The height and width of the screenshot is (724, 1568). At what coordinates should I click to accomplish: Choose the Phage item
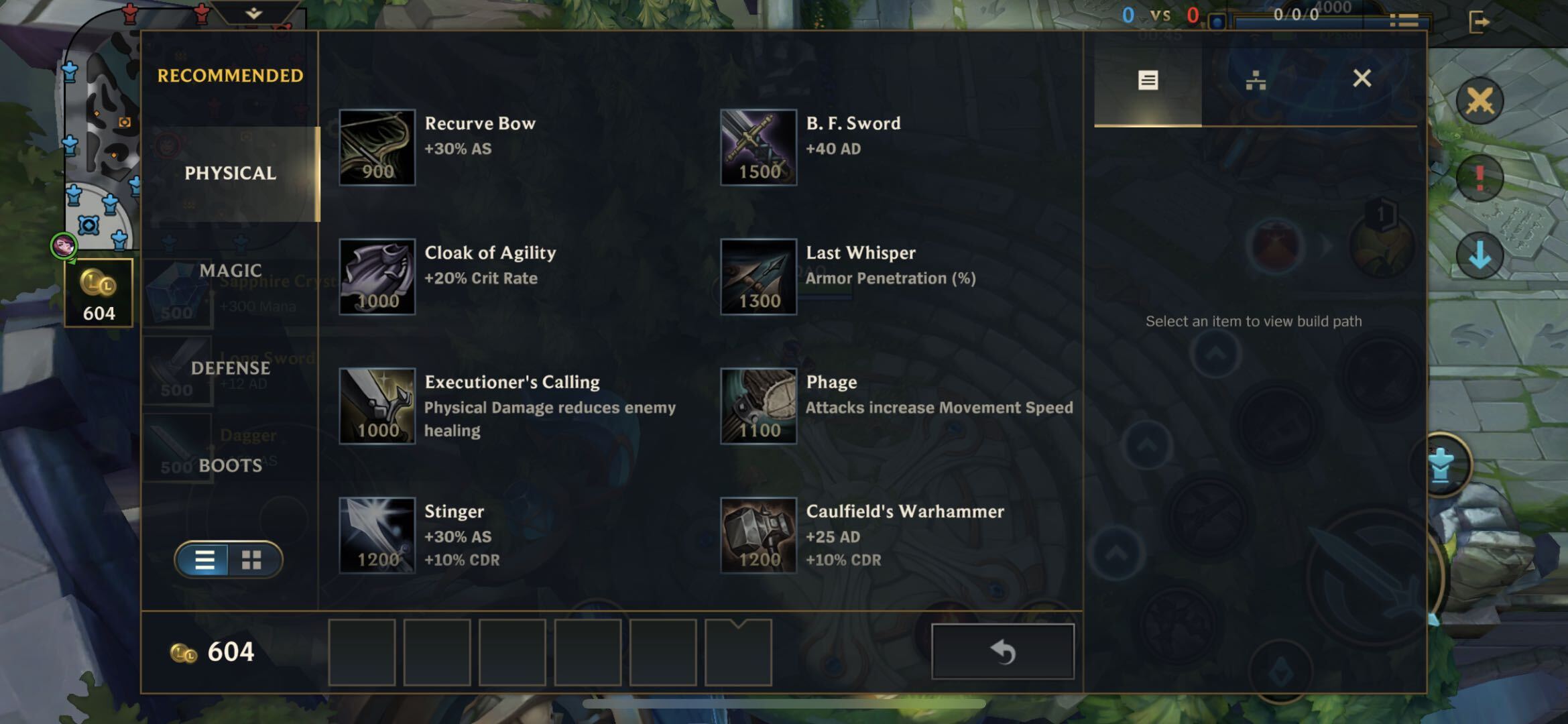coord(758,406)
